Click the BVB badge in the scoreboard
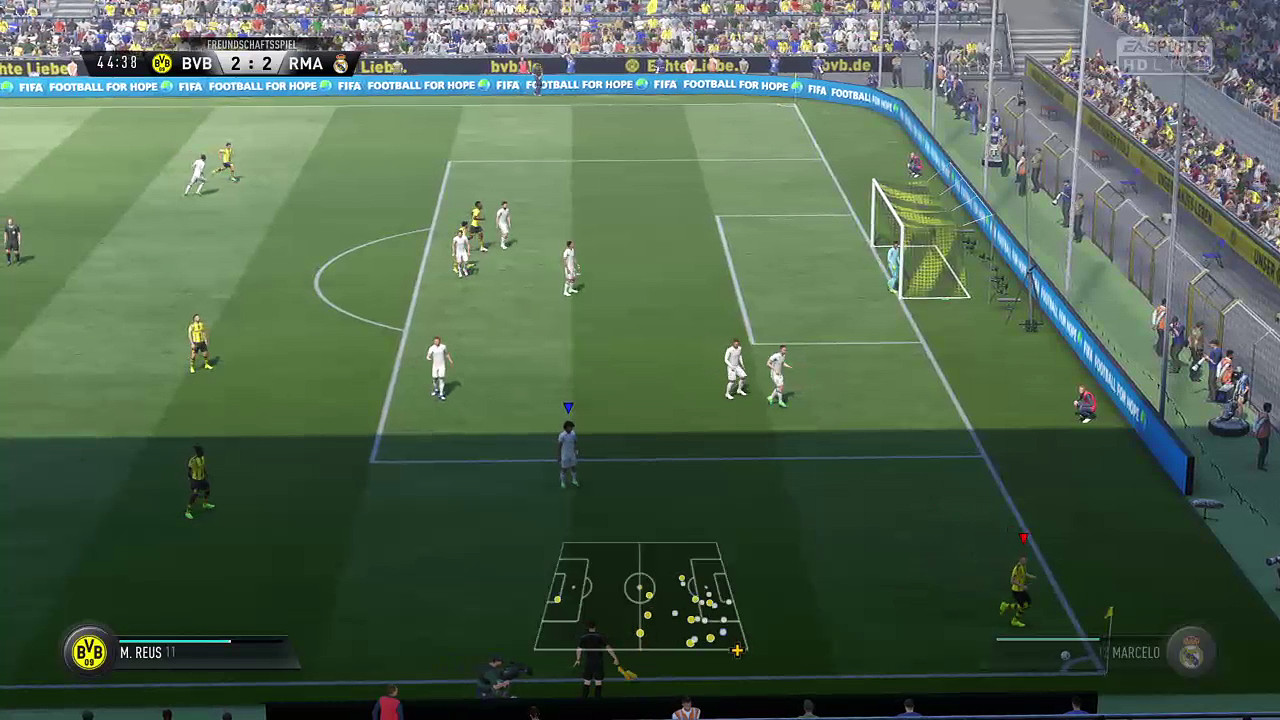This screenshot has height=720, width=1280. point(162,64)
